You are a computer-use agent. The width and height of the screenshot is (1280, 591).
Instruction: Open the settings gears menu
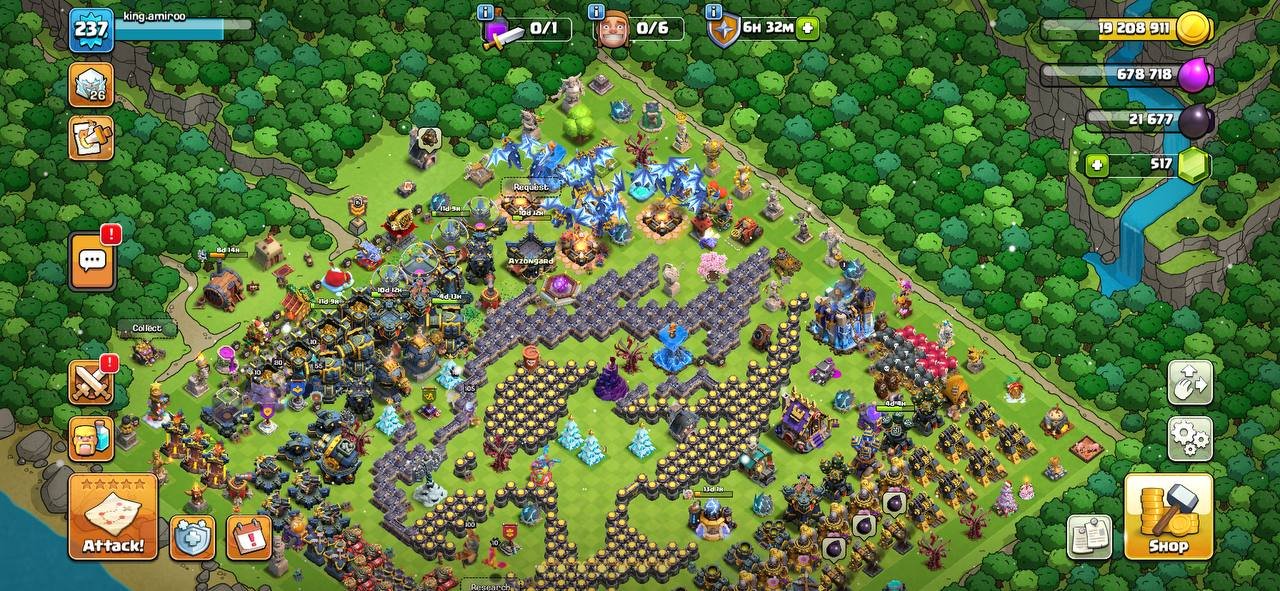point(1189,438)
